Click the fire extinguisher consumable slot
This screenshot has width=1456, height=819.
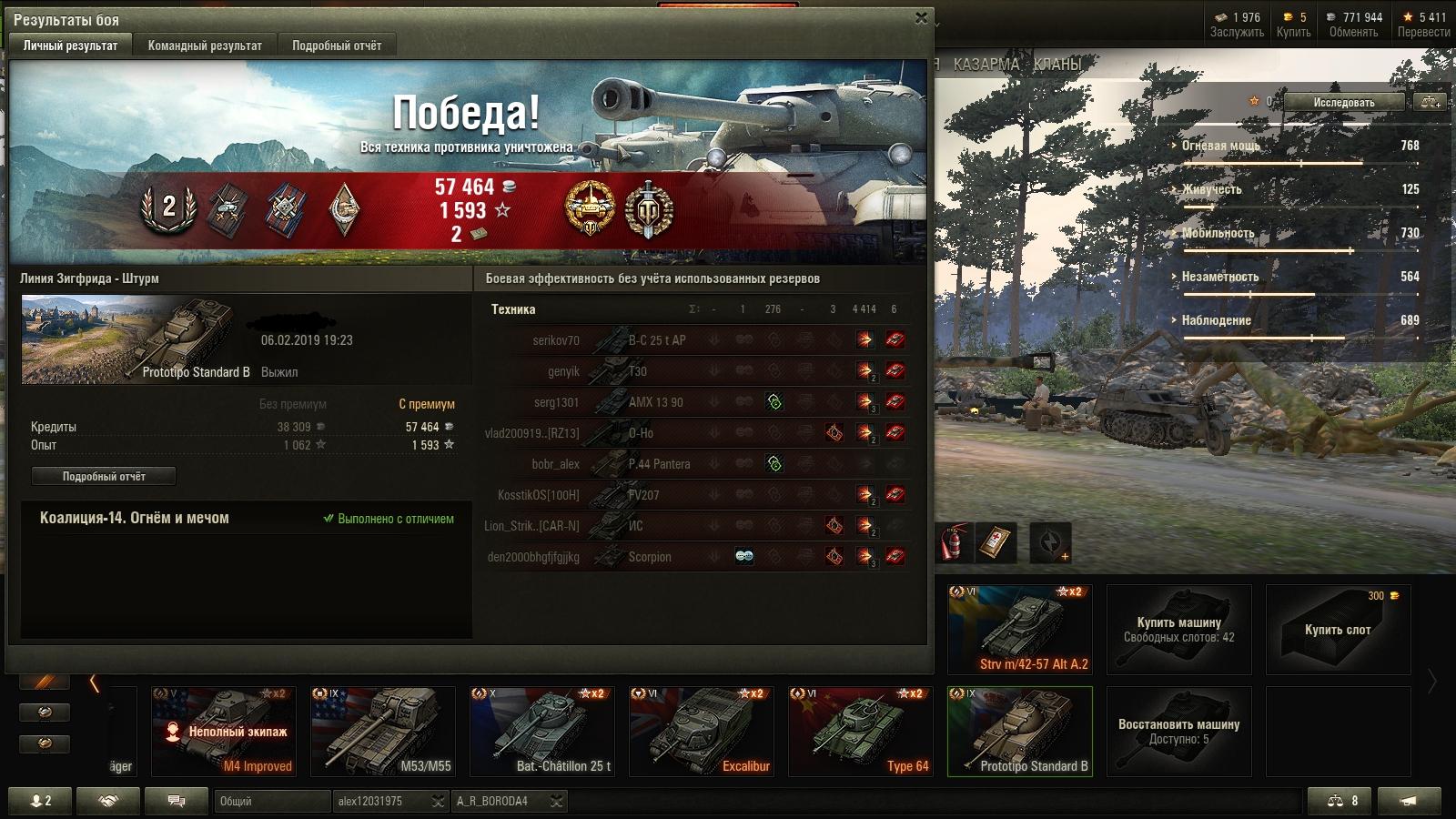coord(955,542)
